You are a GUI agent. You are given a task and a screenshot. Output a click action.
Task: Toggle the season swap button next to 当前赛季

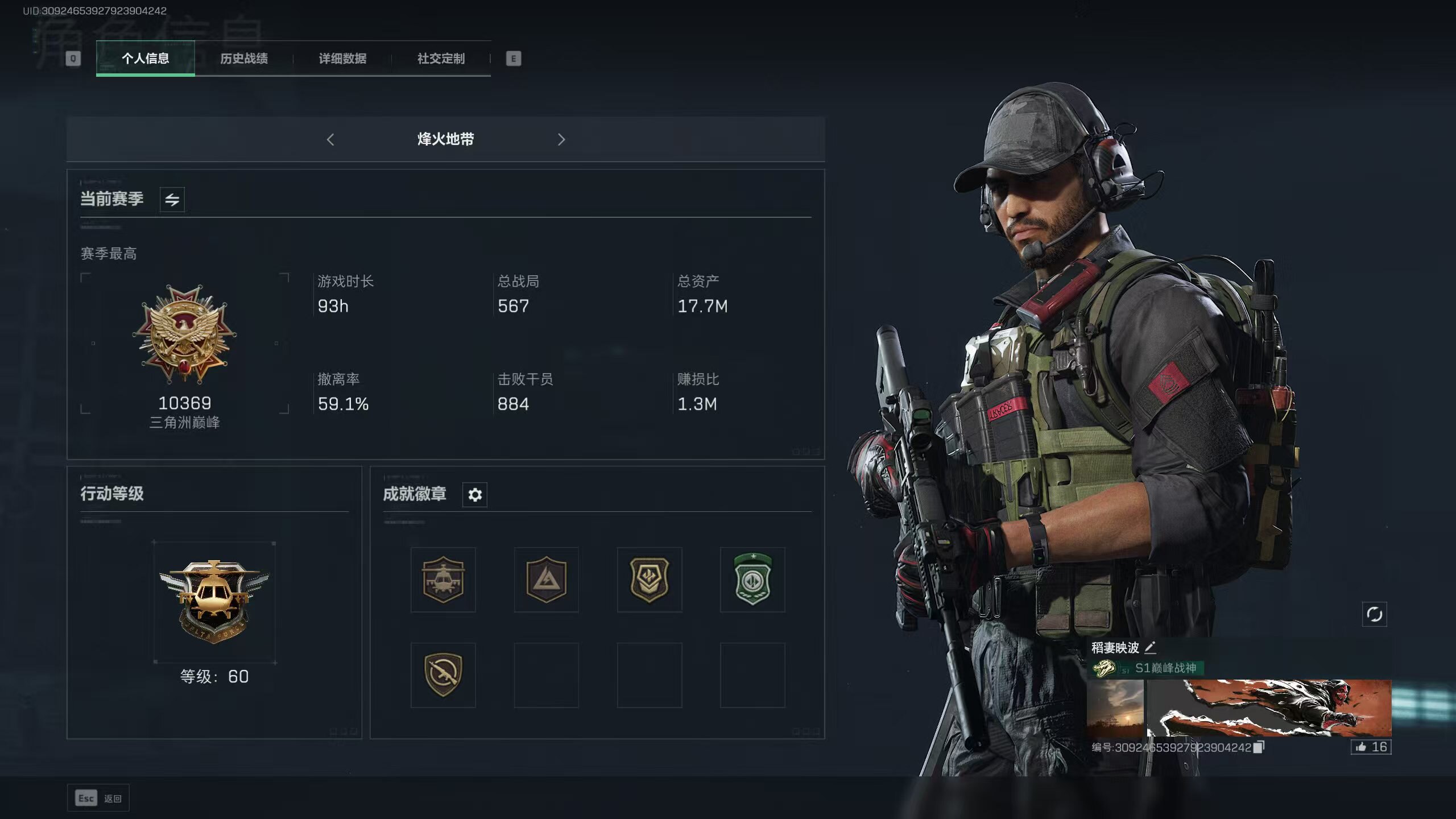(172, 200)
